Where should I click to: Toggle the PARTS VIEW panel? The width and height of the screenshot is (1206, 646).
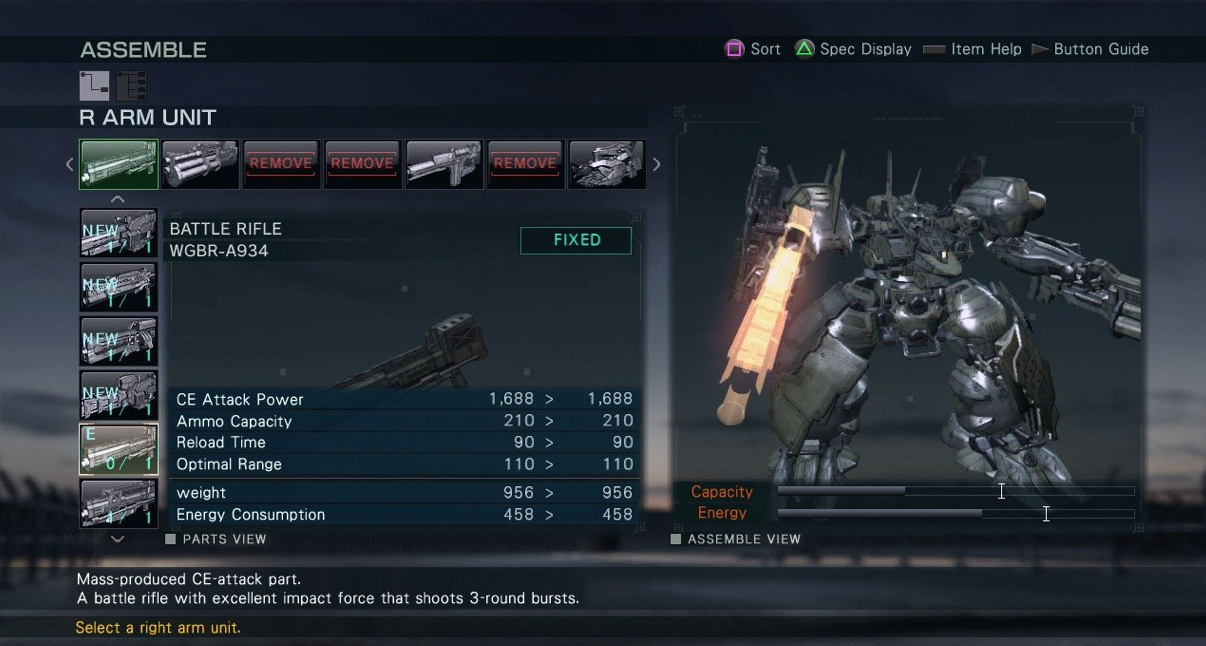(x=216, y=539)
